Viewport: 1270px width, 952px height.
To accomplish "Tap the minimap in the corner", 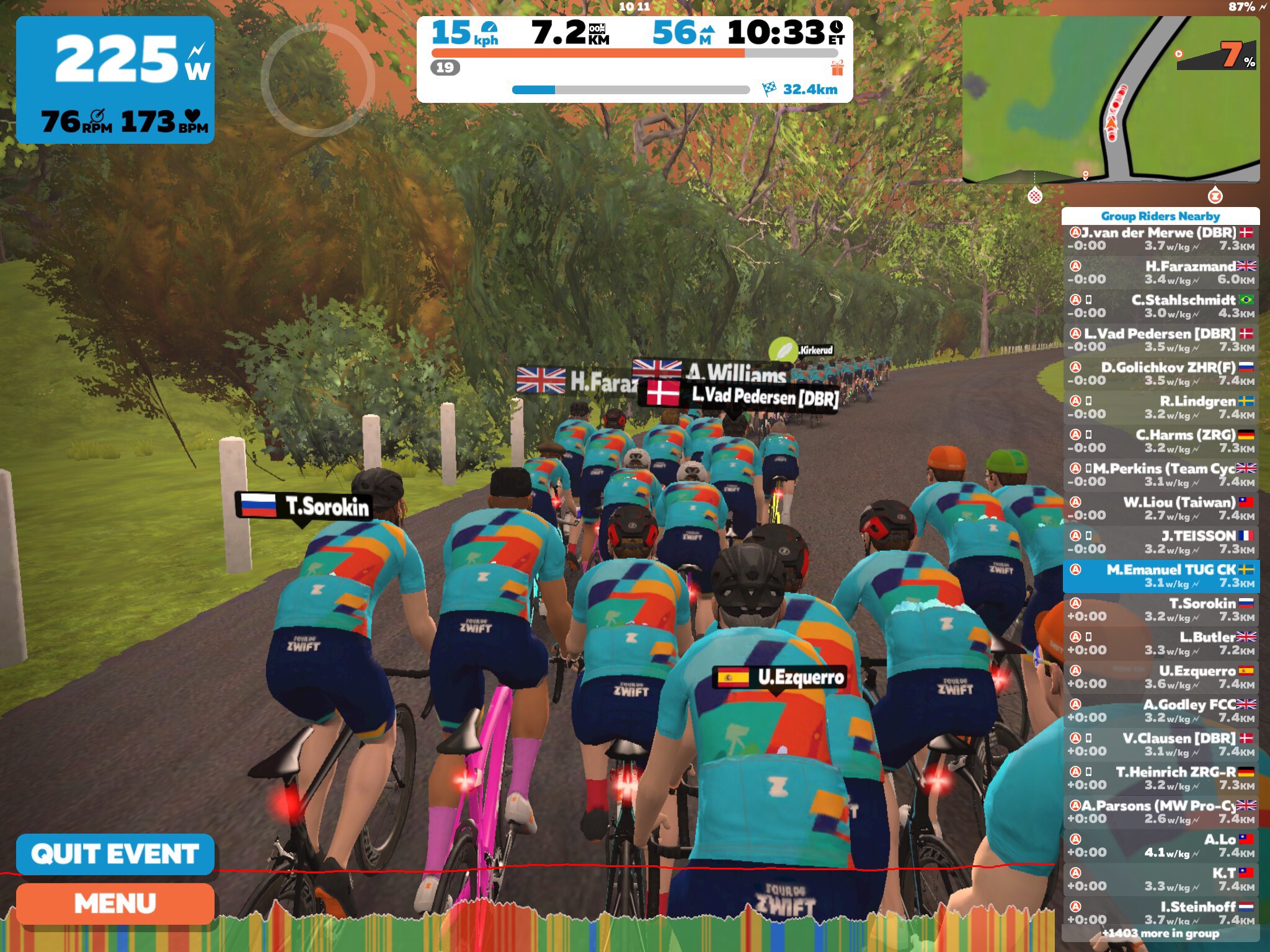I will pos(1110,99).
